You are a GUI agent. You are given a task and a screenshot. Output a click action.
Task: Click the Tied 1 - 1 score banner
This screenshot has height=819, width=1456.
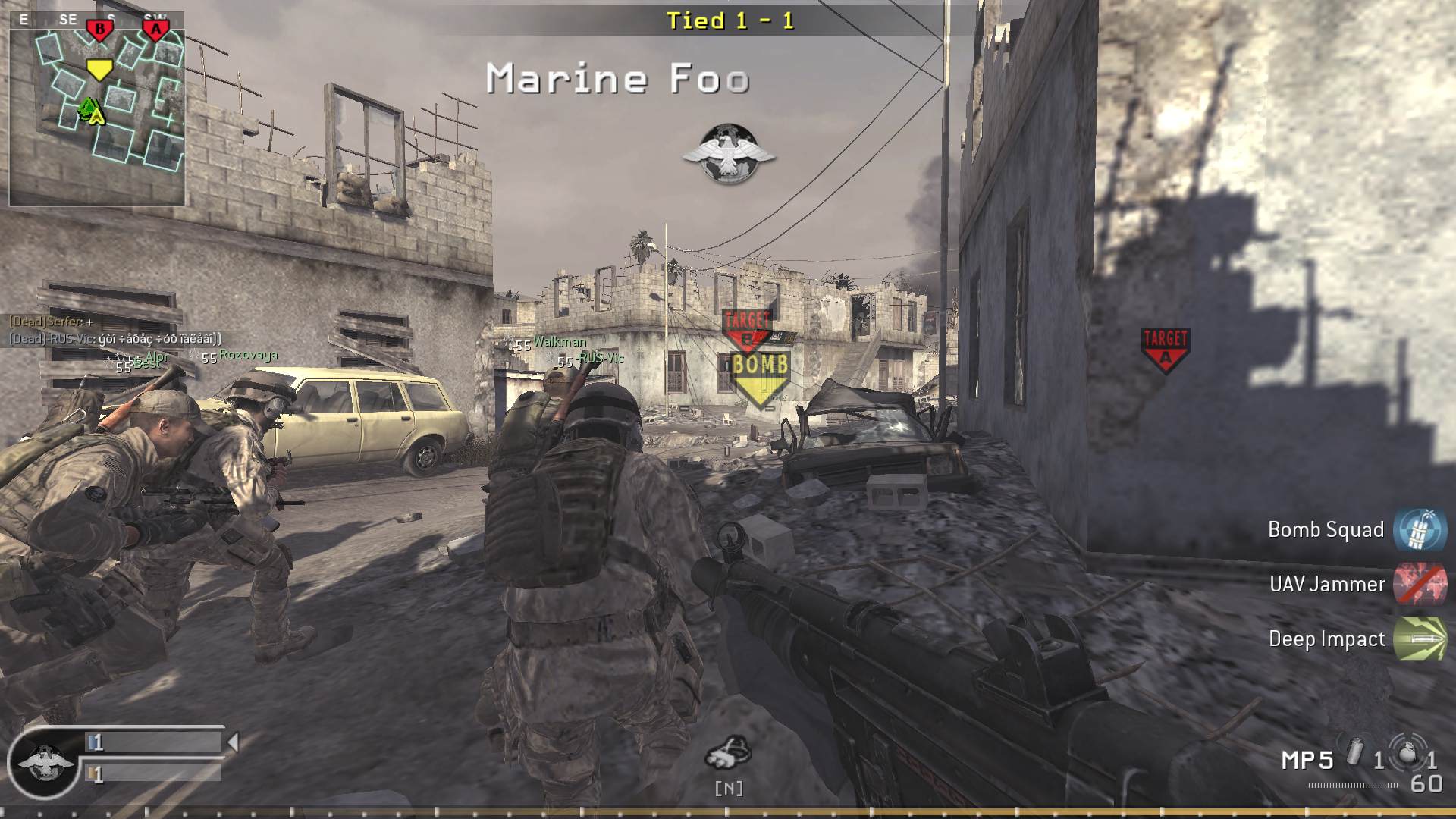tap(730, 21)
